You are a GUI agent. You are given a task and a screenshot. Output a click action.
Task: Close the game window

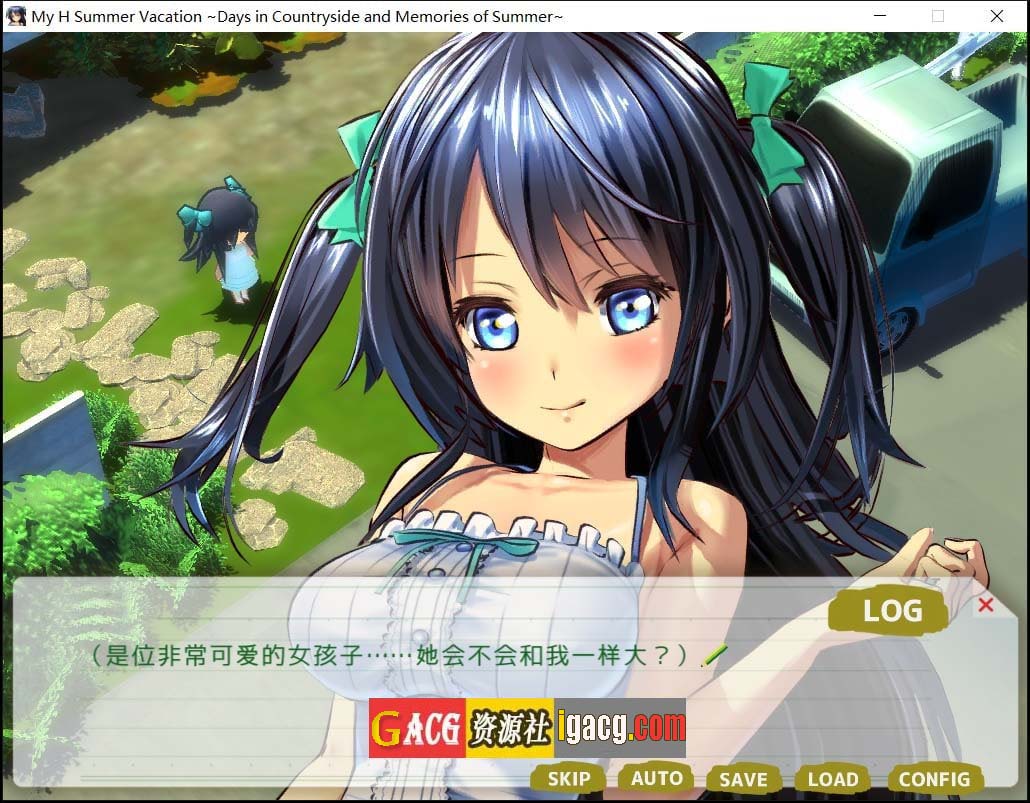(x=997, y=16)
